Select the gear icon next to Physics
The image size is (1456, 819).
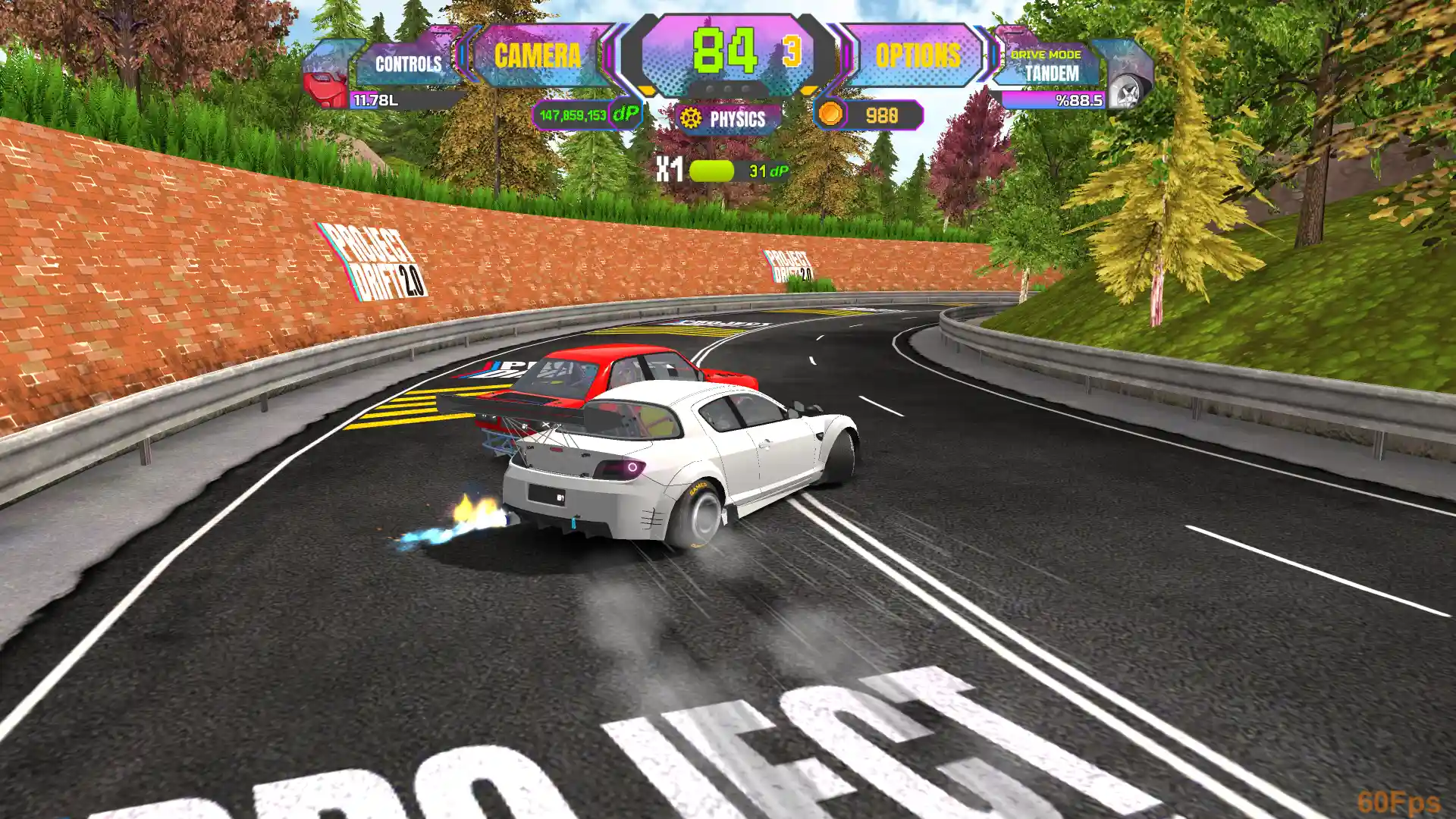point(690,118)
